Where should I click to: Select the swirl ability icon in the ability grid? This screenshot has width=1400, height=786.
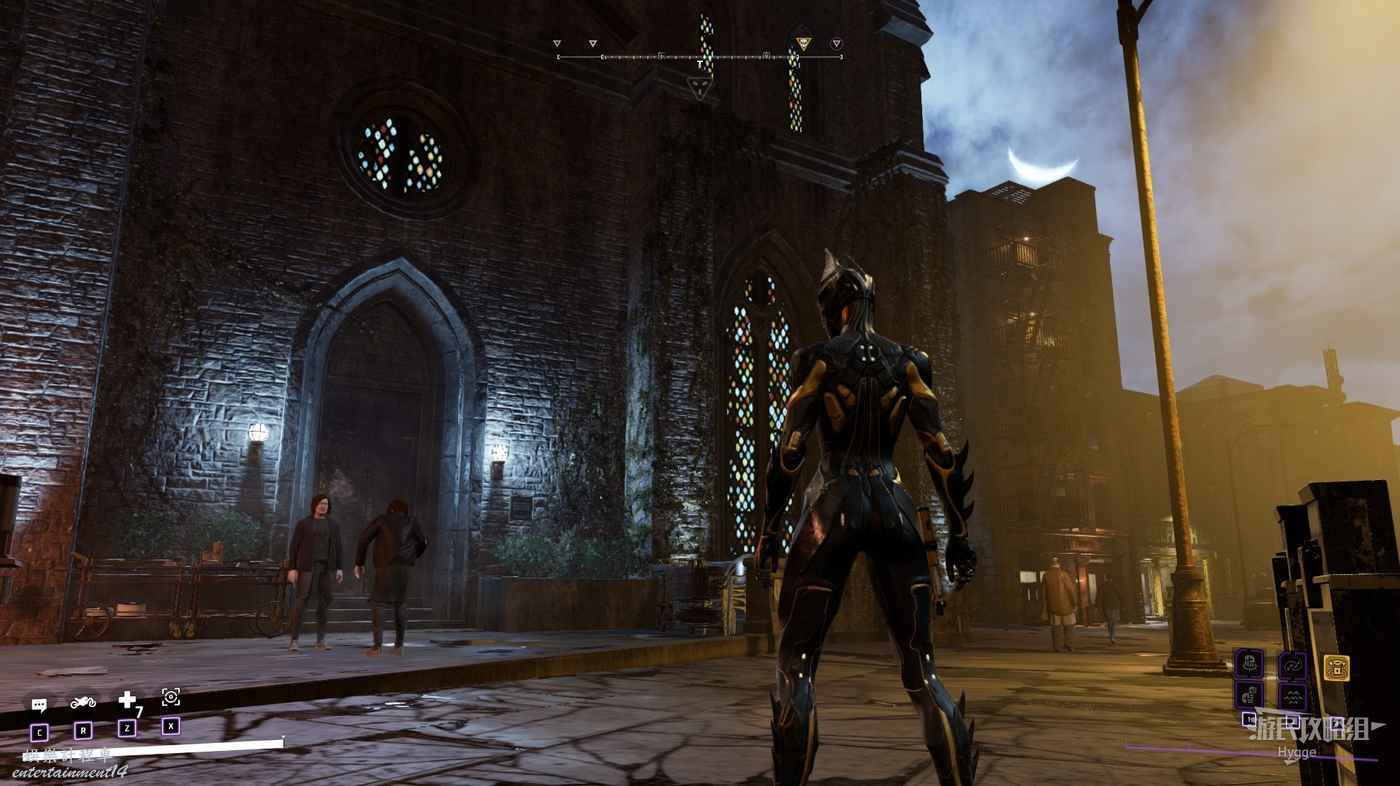click(1292, 664)
